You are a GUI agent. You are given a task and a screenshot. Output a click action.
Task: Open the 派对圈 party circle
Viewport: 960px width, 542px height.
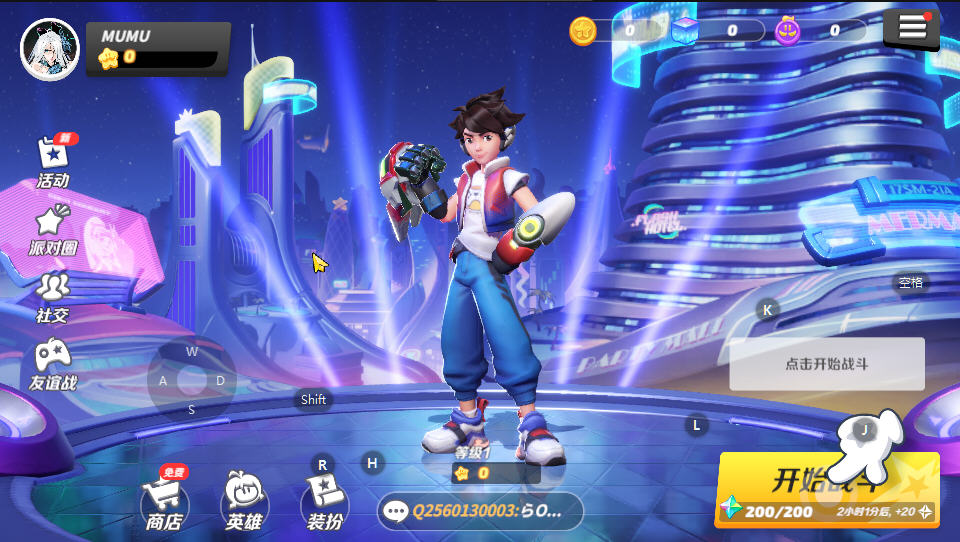(x=52, y=230)
